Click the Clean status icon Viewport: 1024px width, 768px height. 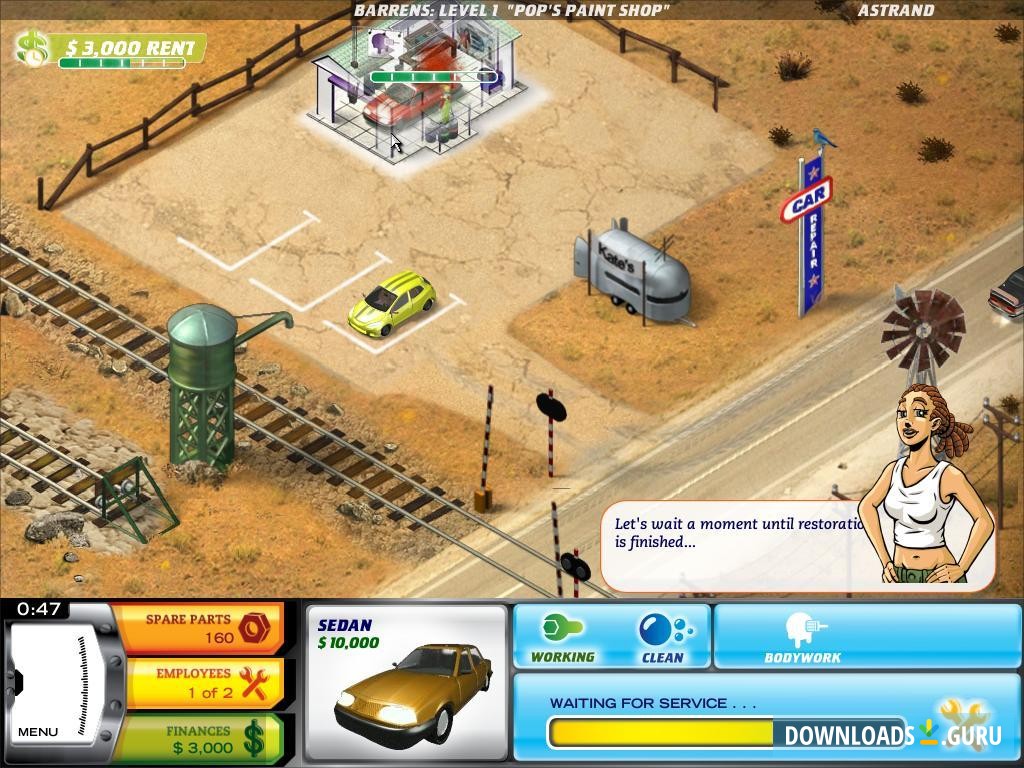click(662, 637)
